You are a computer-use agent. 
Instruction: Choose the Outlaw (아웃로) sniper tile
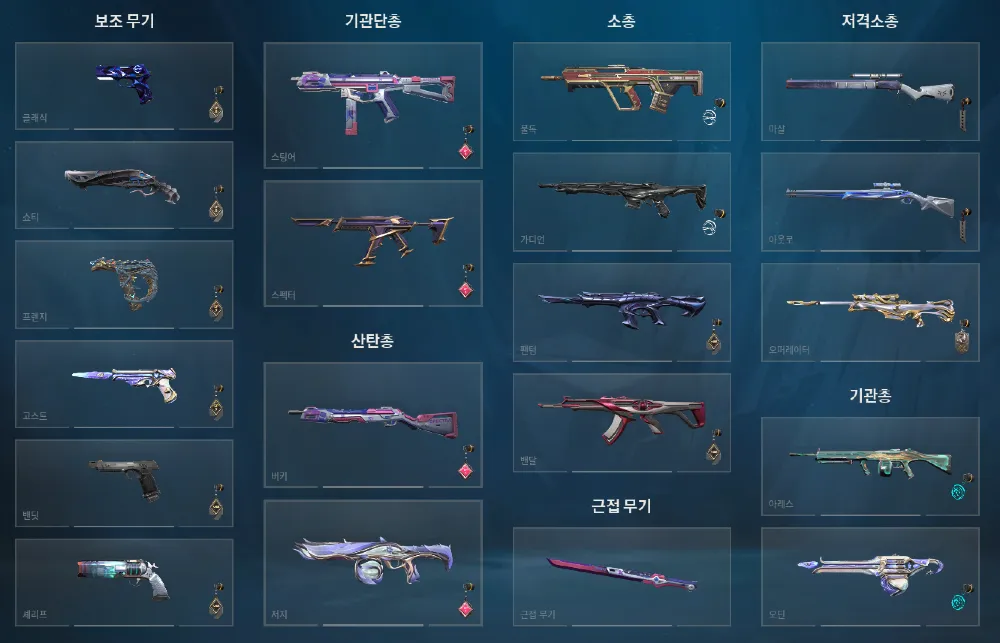coord(870,201)
